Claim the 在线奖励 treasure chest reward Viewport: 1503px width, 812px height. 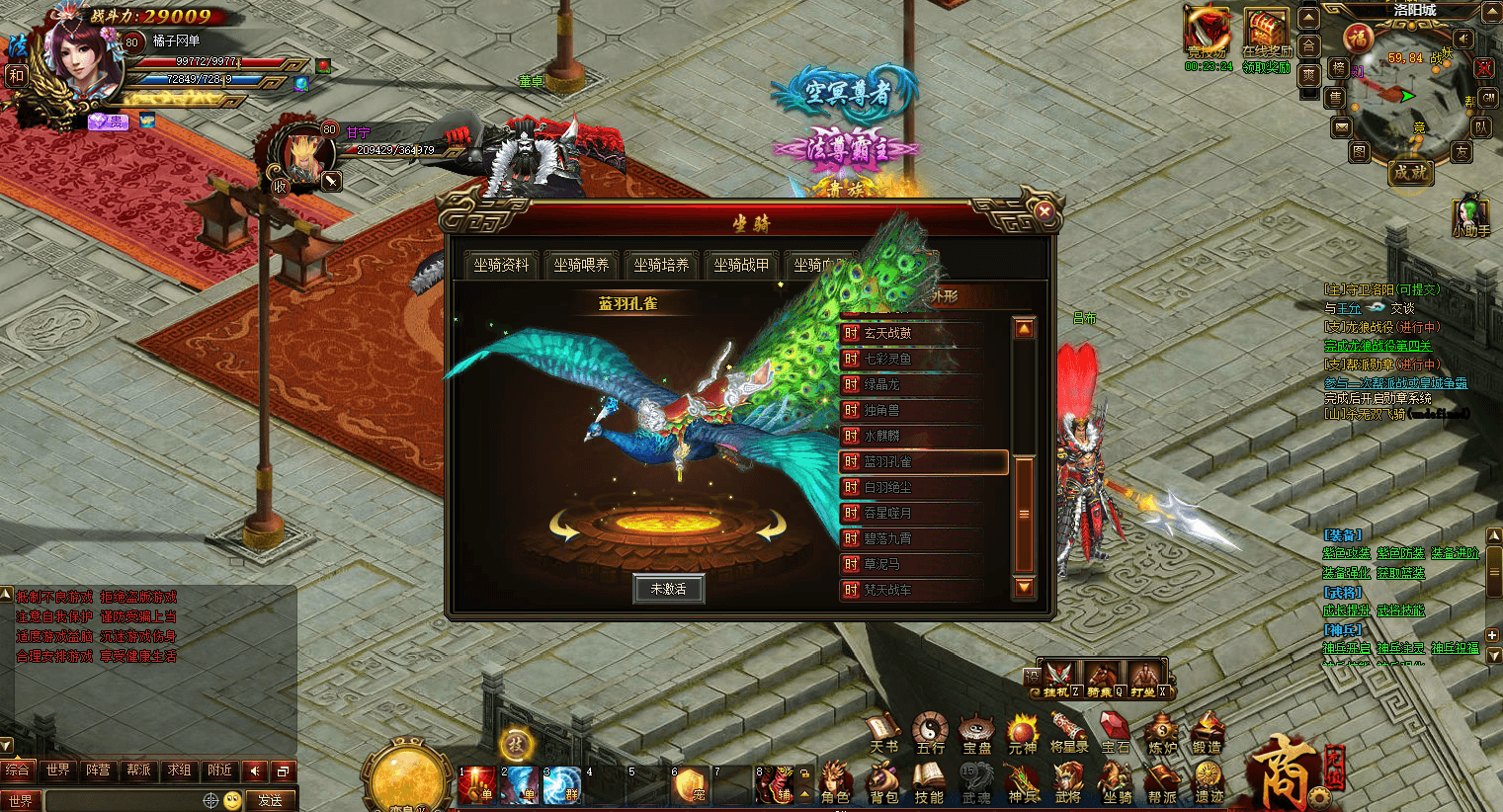1266,36
